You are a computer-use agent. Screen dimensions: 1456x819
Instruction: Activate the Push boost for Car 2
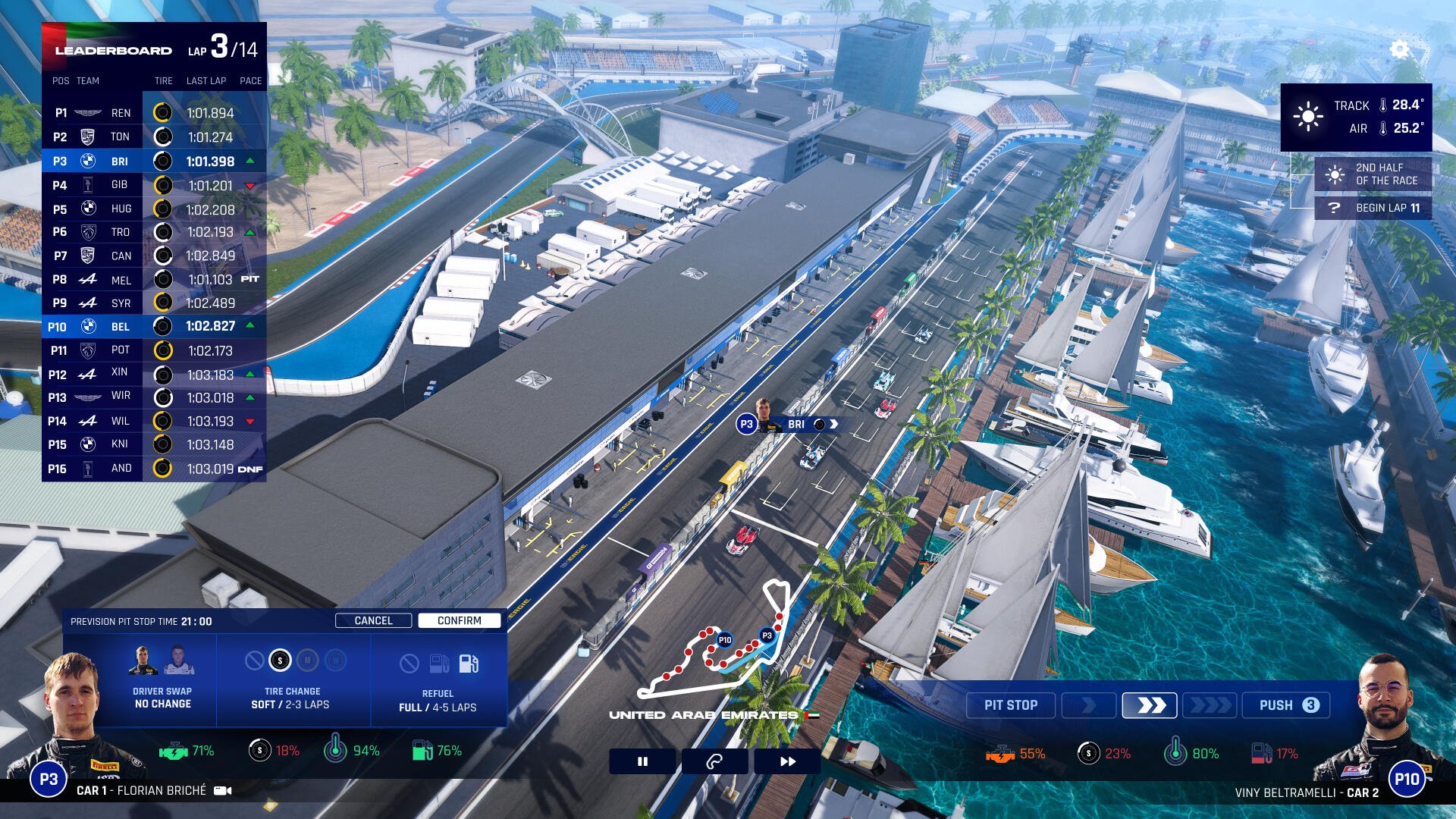pyautogui.click(x=1287, y=705)
